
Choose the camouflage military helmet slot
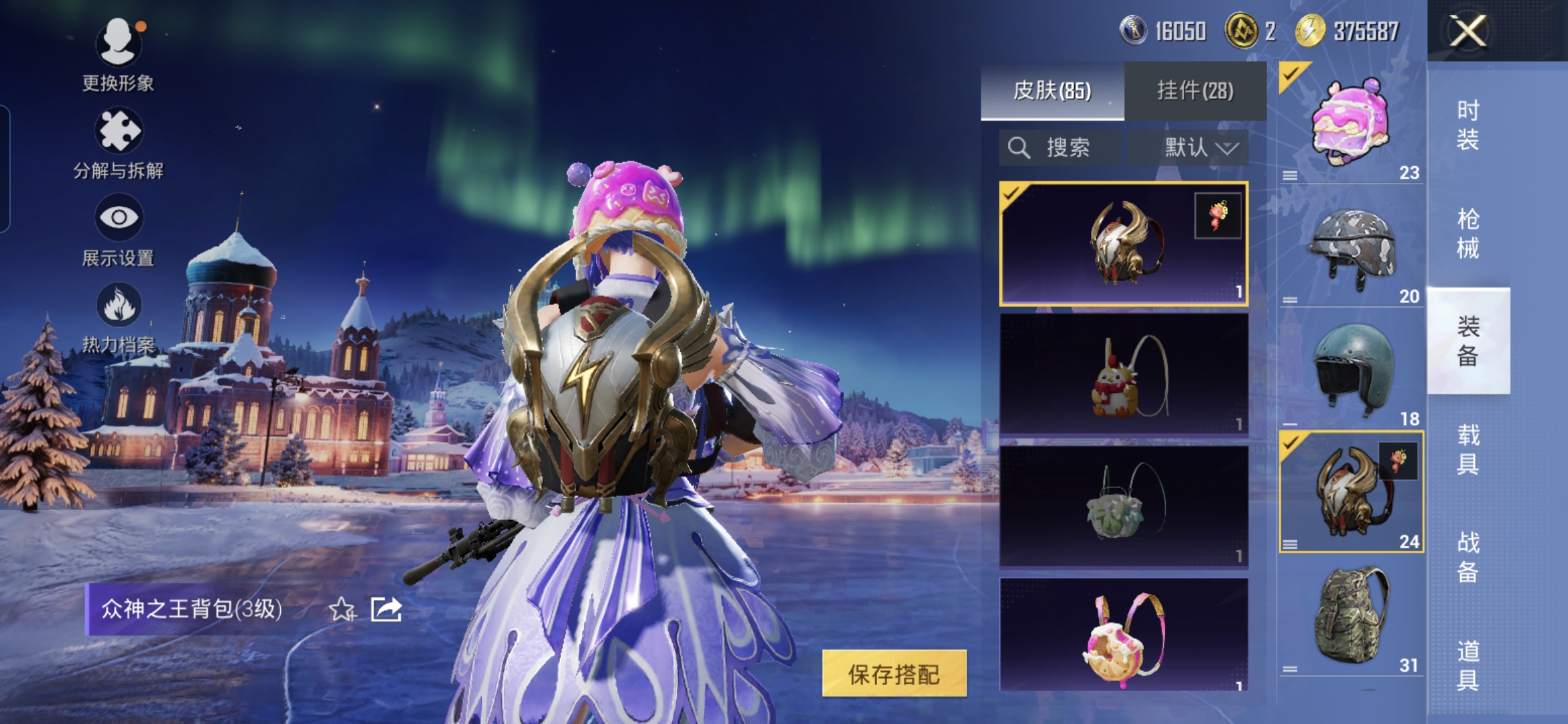[x=1351, y=248]
